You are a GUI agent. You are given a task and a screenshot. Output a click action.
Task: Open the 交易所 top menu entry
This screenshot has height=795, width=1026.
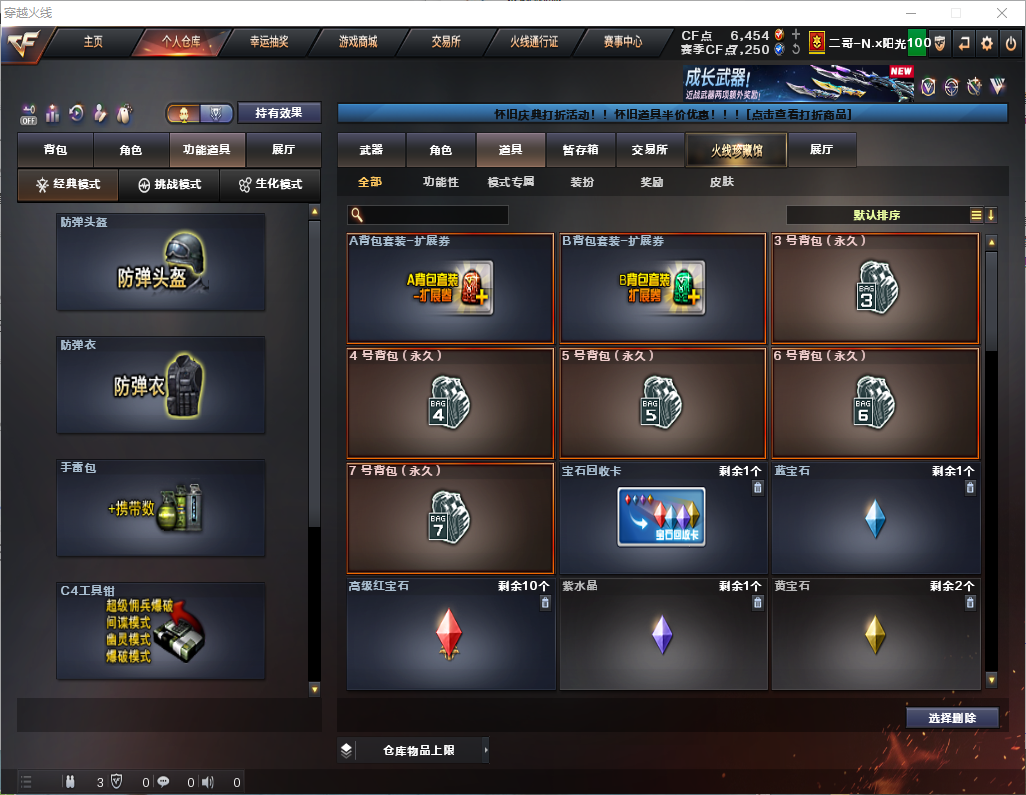pyautogui.click(x=446, y=42)
